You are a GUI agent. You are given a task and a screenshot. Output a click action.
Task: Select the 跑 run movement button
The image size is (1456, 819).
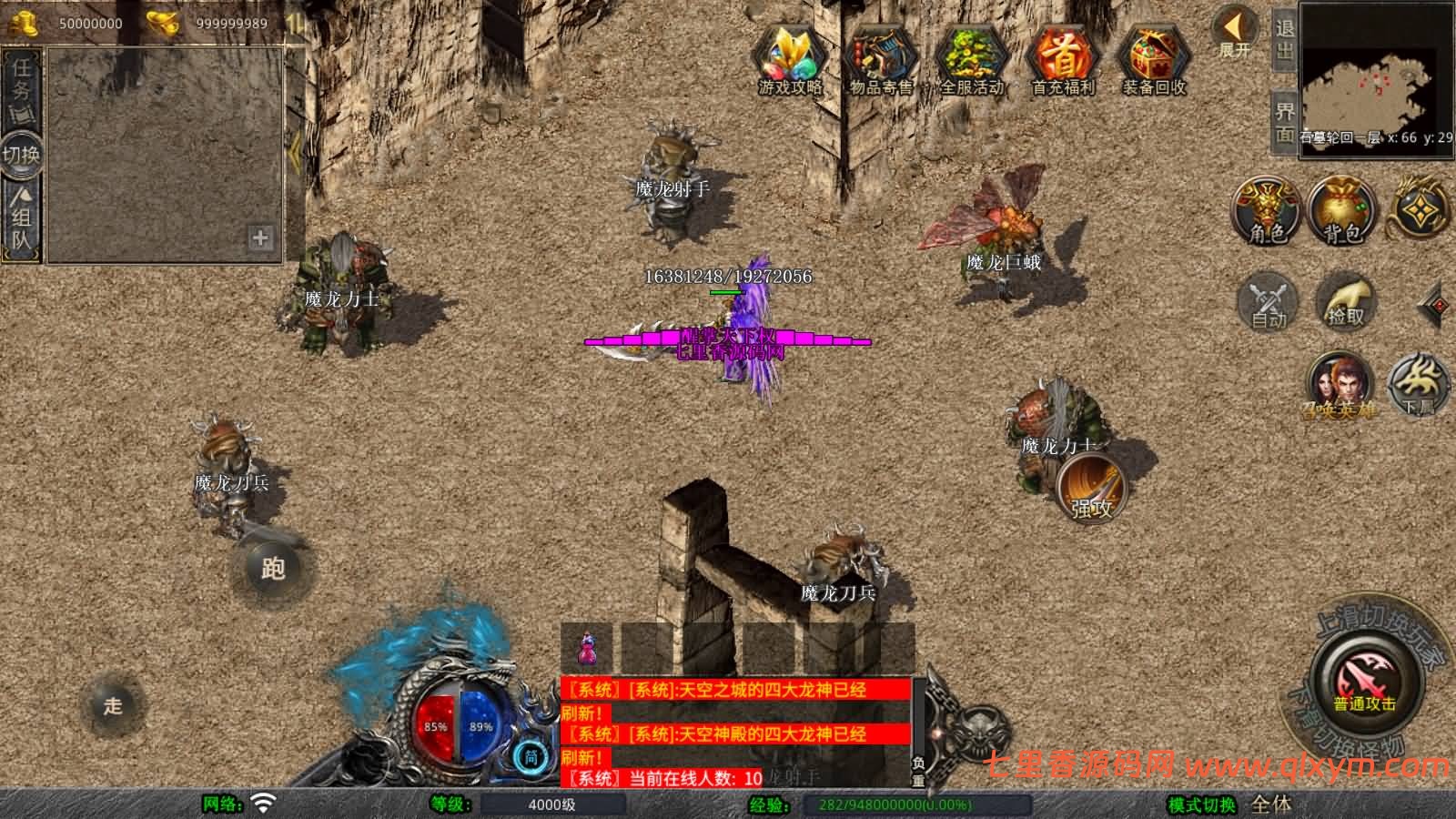click(x=273, y=569)
